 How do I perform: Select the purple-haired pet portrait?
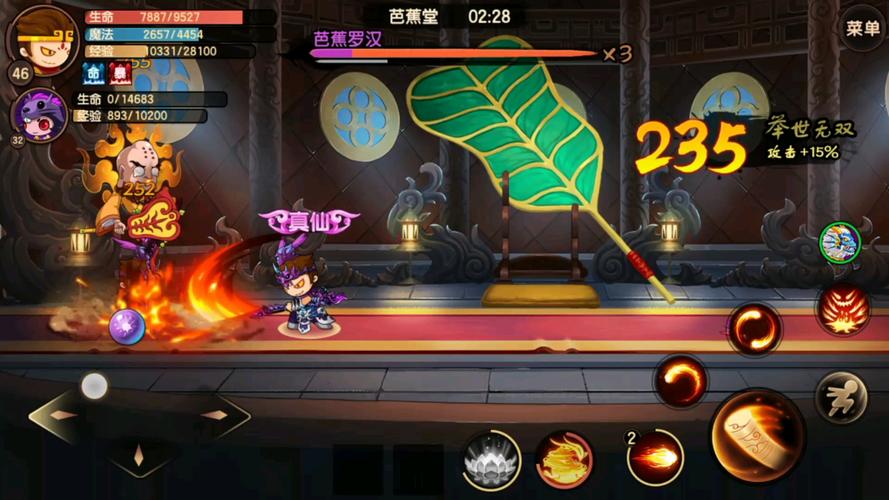coord(39,112)
